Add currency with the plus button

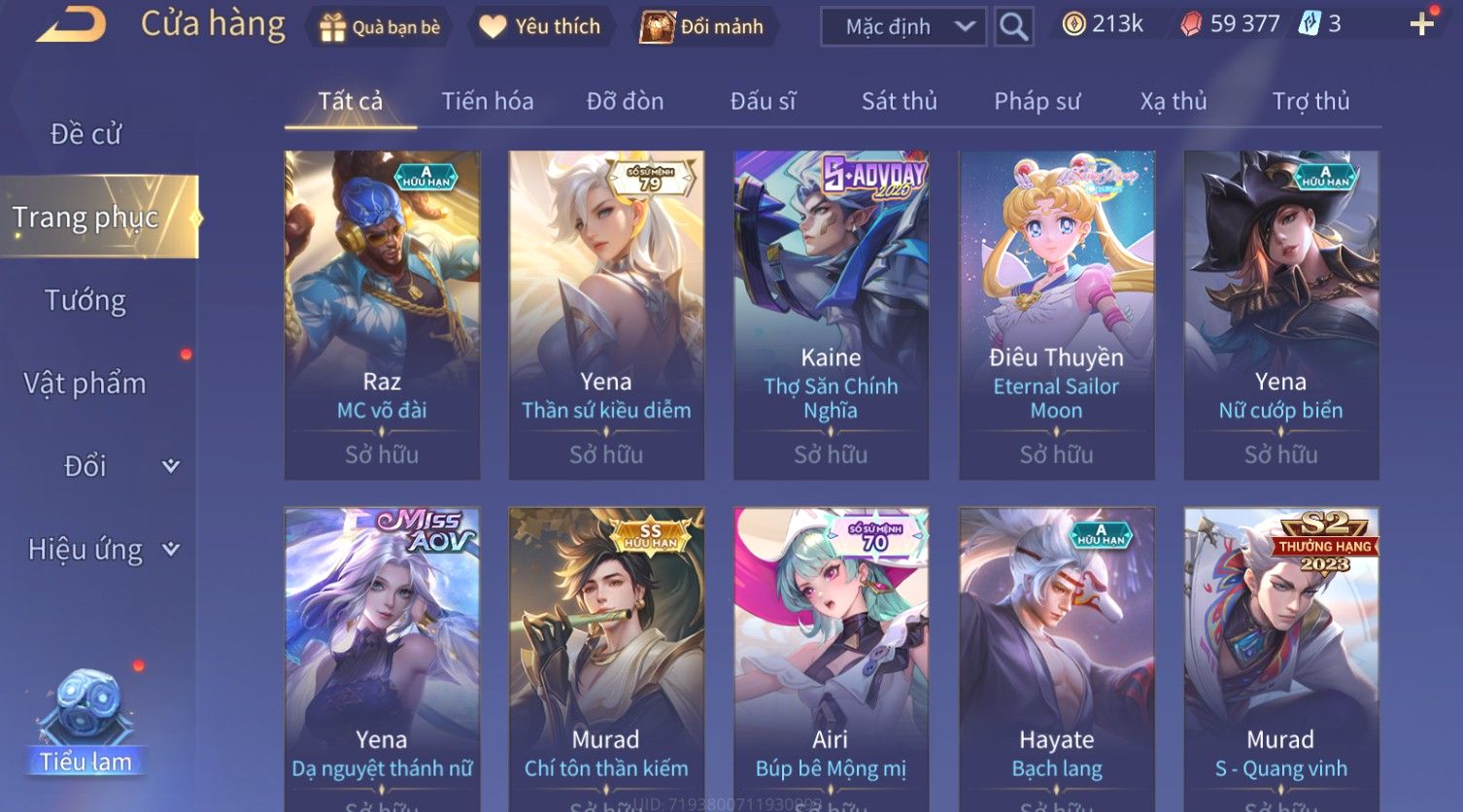point(1421,24)
